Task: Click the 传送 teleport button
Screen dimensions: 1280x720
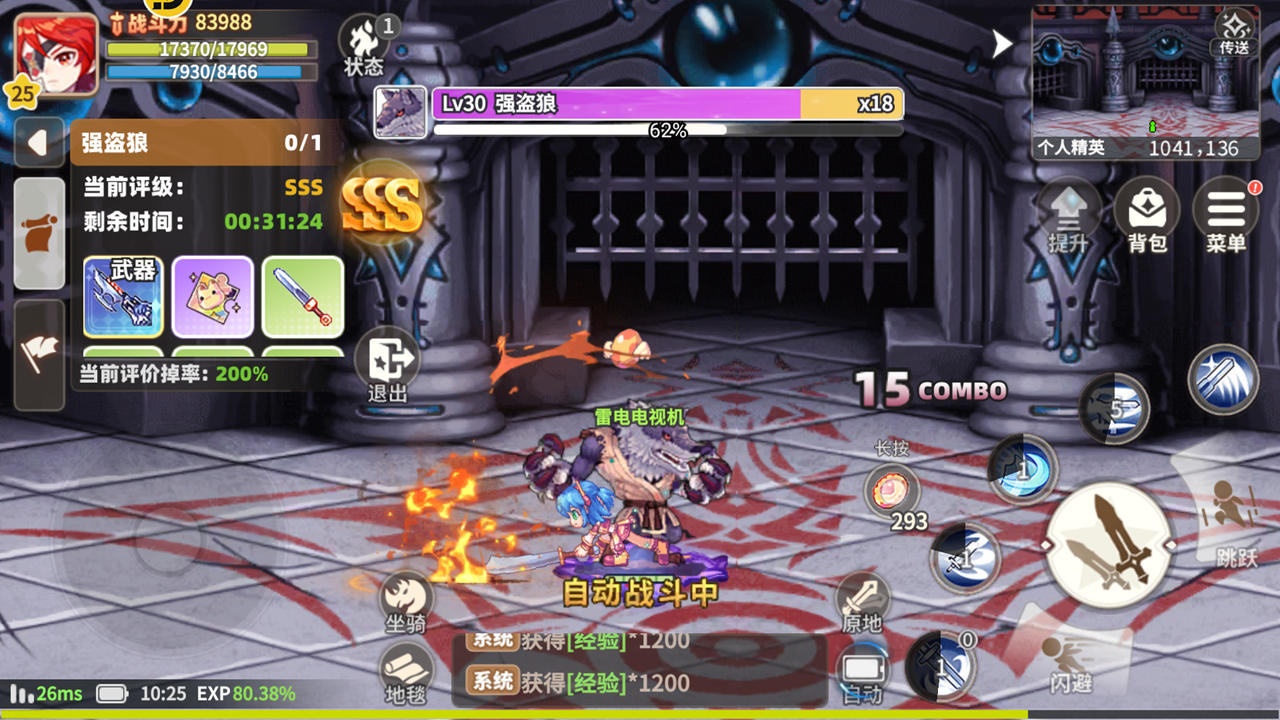Action: pyautogui.click(x=1234, y=32)
